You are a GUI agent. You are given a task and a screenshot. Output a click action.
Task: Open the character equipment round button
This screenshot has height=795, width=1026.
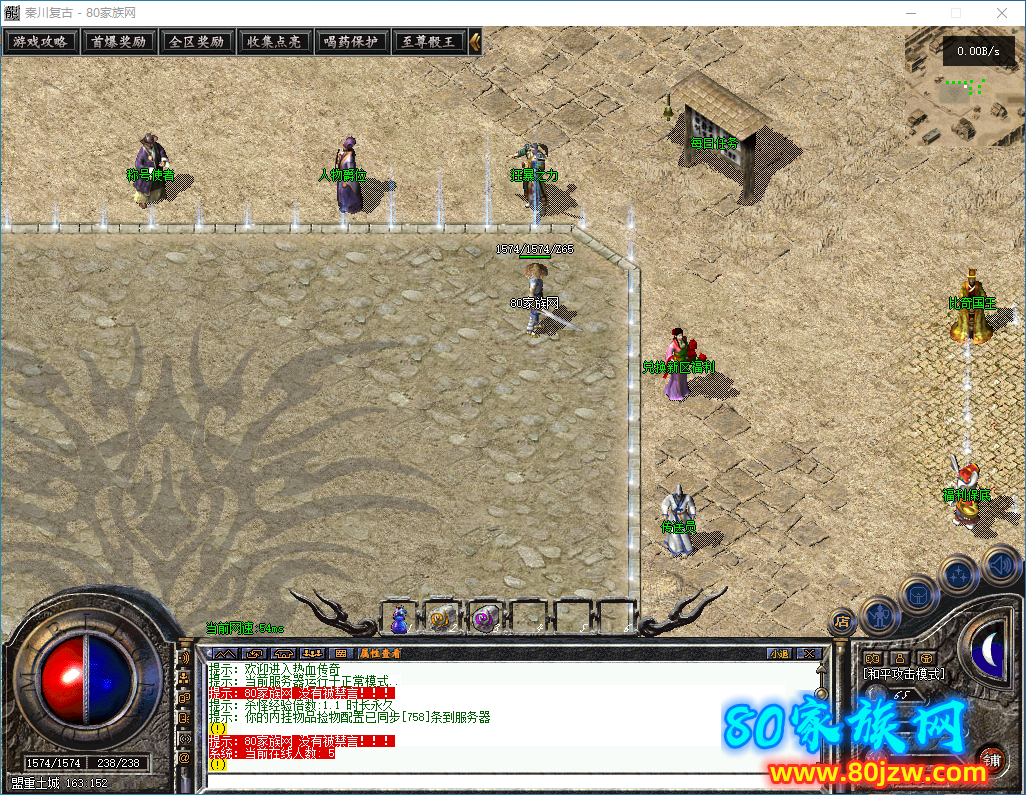[881, 614]
